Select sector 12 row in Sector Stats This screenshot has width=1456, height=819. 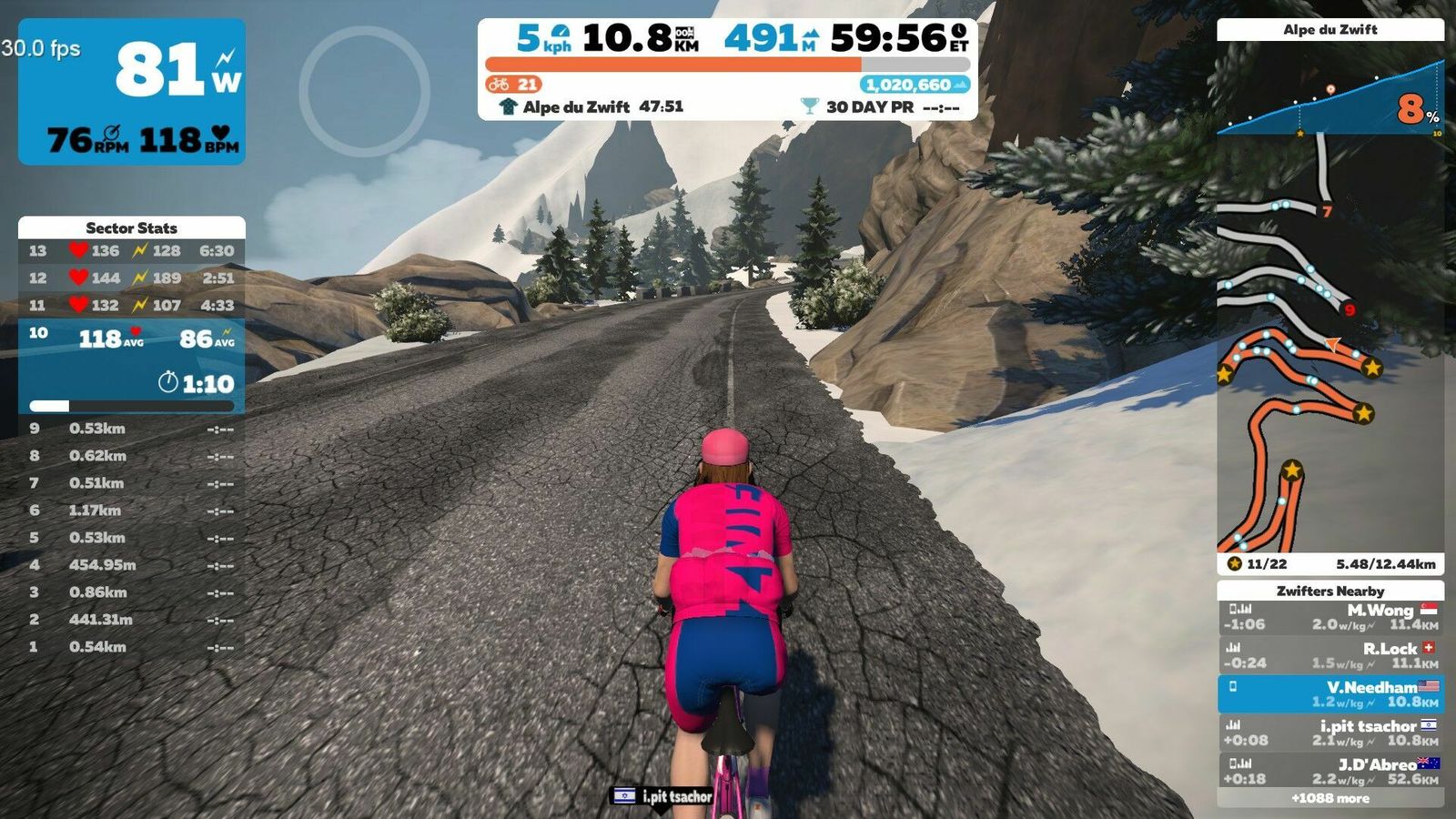click(x=132, y=278)
